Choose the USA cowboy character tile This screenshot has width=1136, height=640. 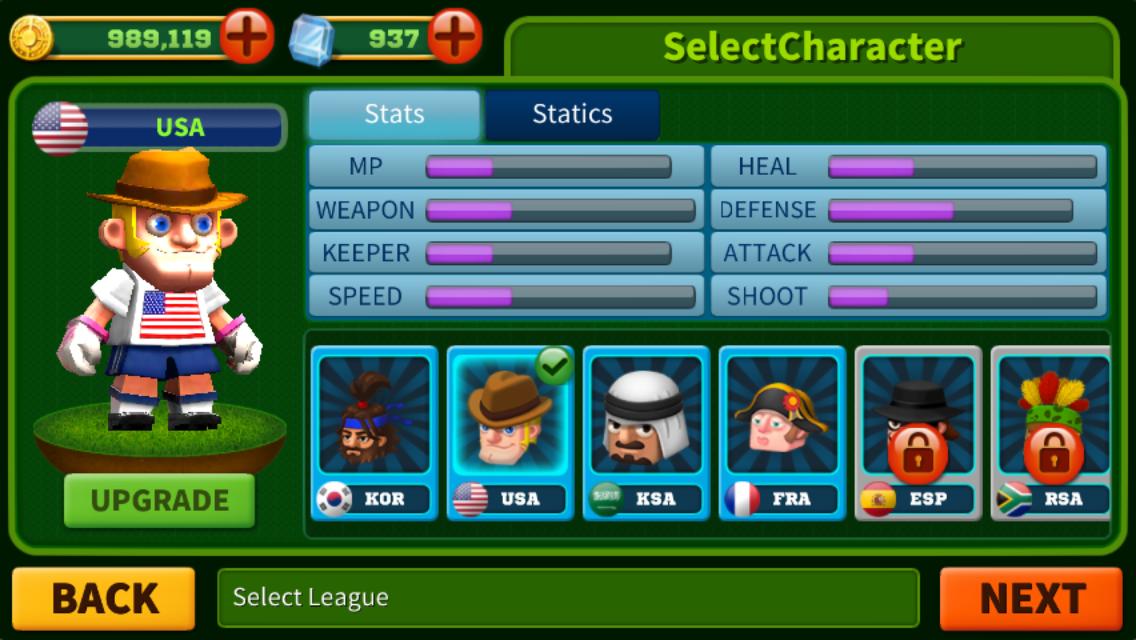pos(510,432)
